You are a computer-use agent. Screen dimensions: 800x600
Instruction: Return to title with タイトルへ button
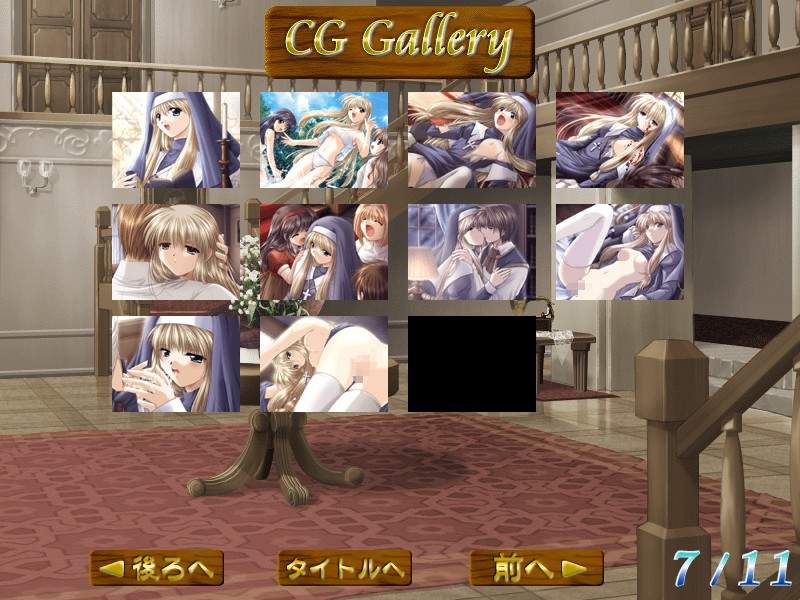tap(345, 568)
